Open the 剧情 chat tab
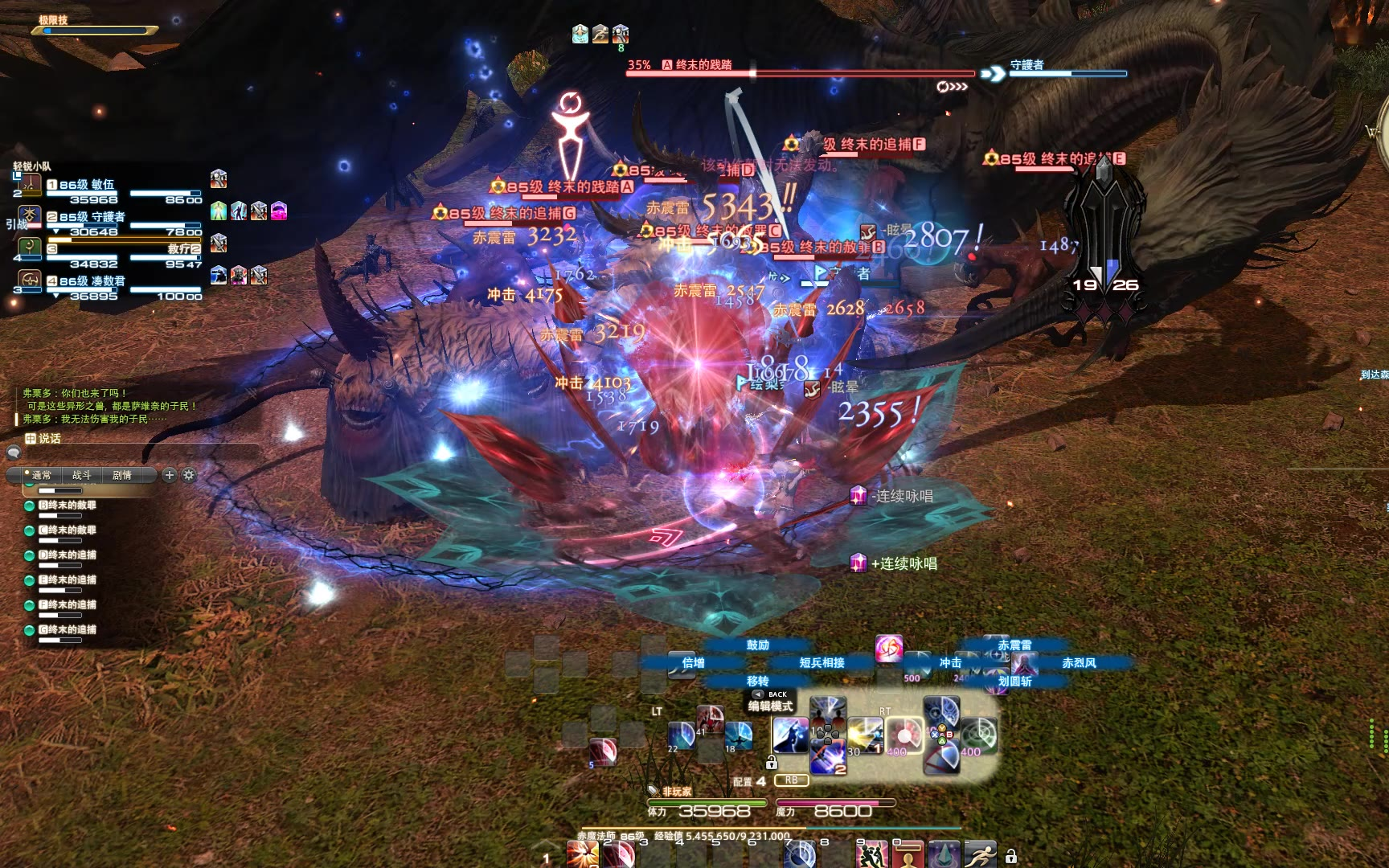The width and height of the screenshot is (1389, 868). 122,475
